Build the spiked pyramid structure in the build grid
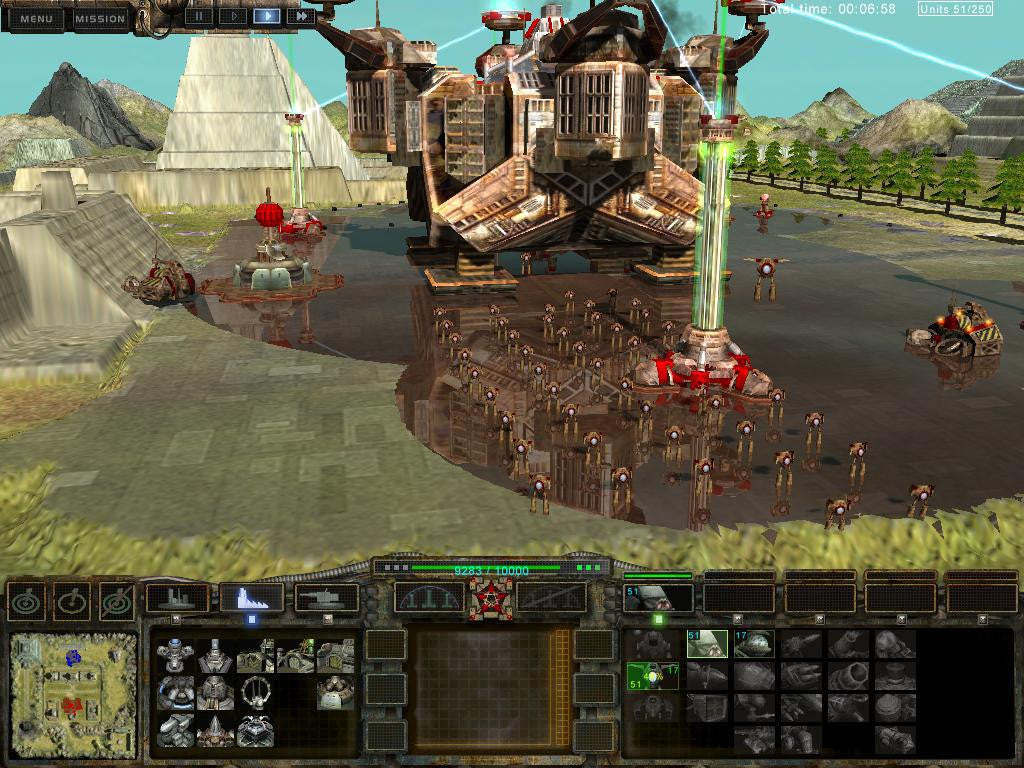This screenshot has width=1024, height=768. [215, 731]
